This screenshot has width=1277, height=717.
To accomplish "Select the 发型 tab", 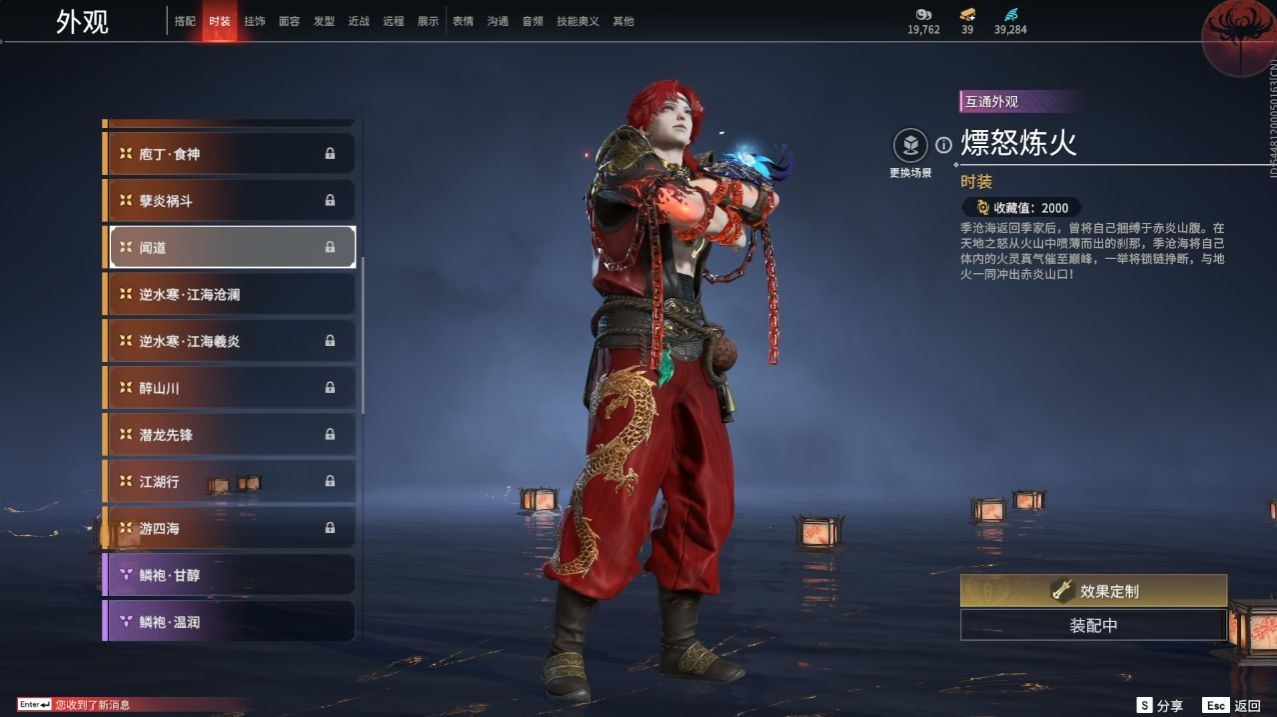I will 324,21.
